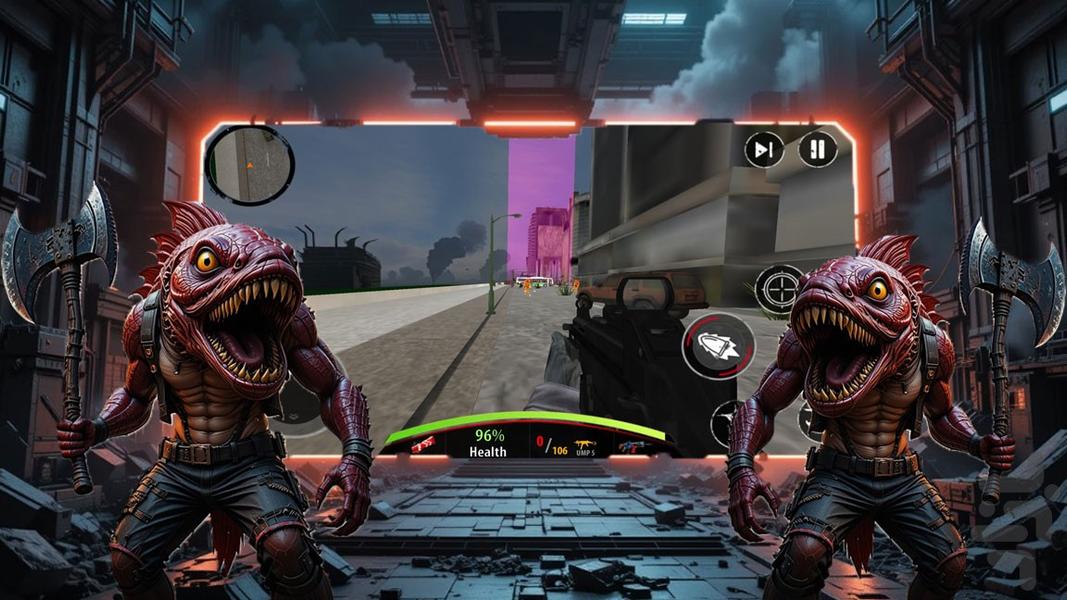Open the circular minimap
The image size is (1067, 600).
(249, 164)
